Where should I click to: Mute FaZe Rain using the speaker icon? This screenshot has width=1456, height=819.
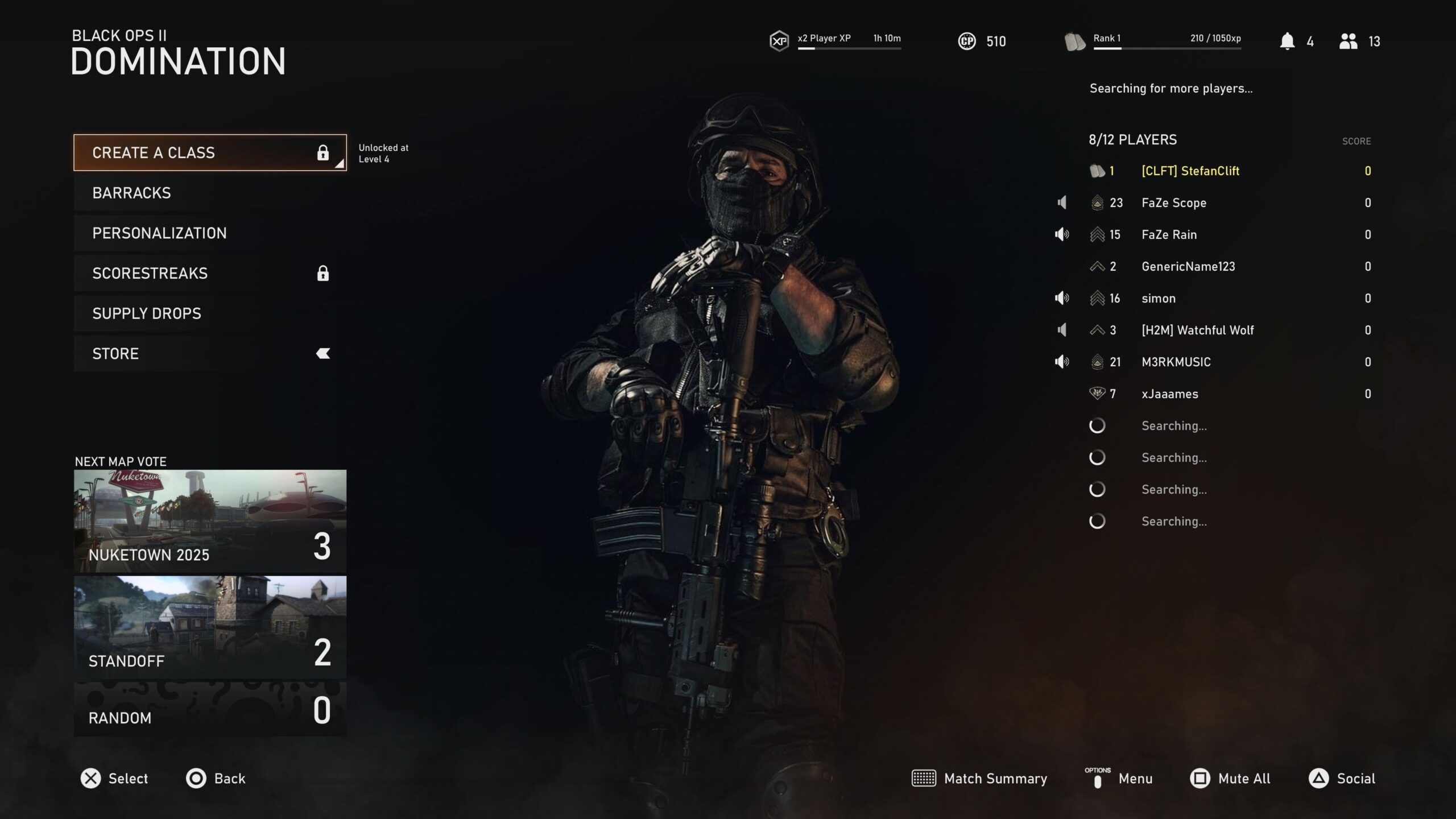[1062, 234]
